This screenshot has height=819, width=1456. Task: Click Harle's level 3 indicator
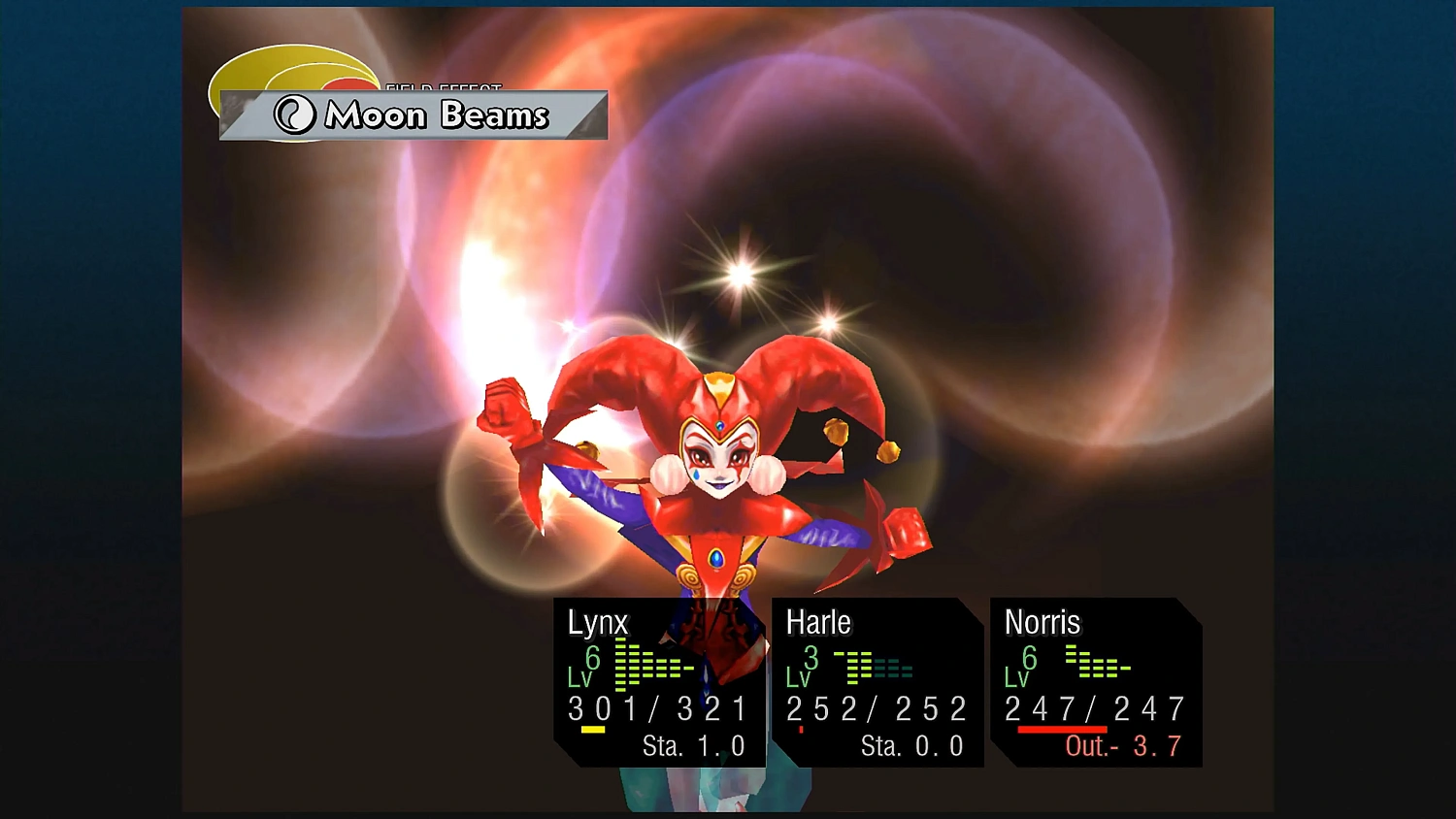coord(811,658)
